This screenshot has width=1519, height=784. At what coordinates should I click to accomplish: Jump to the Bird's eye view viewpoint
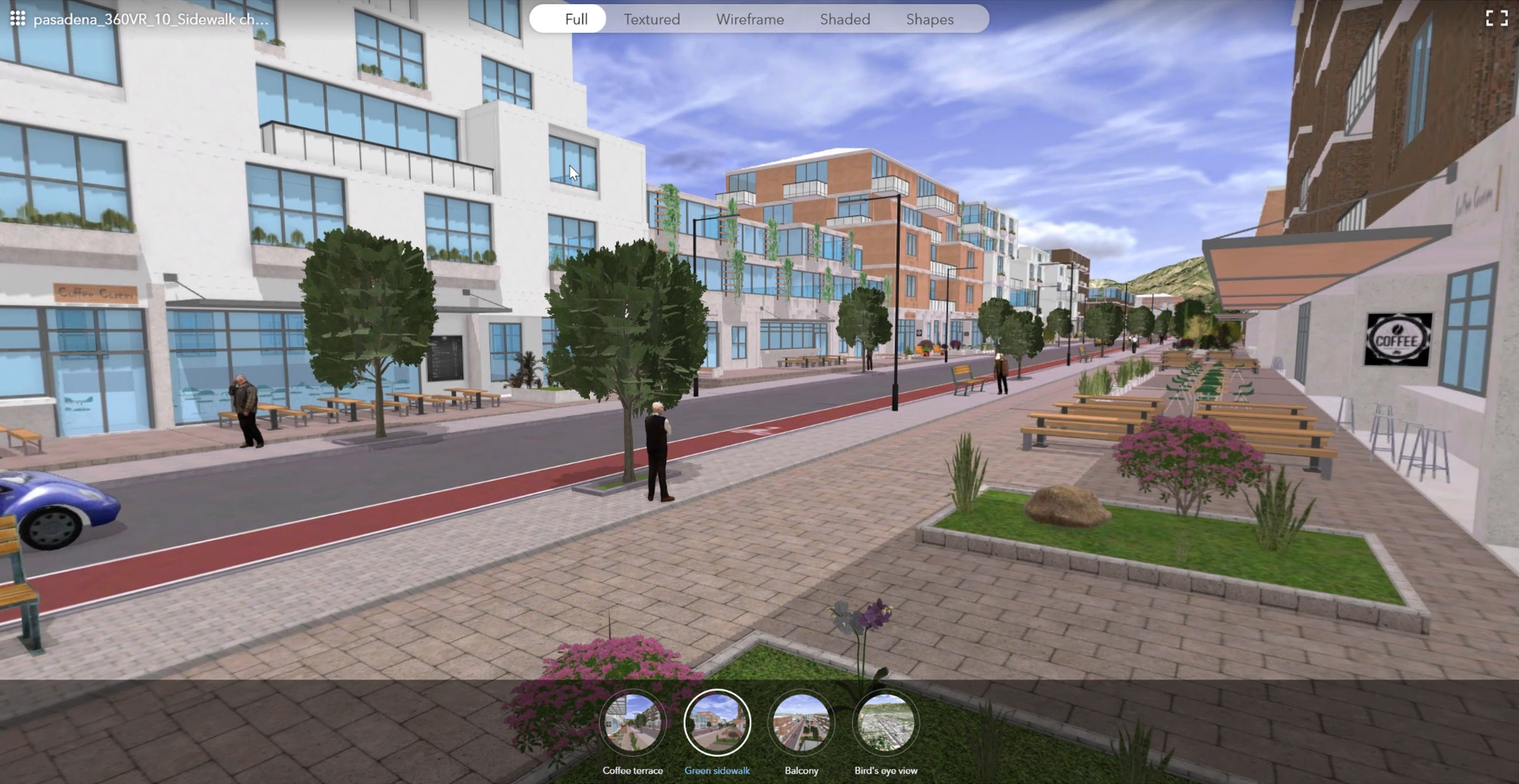(x=885, y=723)
